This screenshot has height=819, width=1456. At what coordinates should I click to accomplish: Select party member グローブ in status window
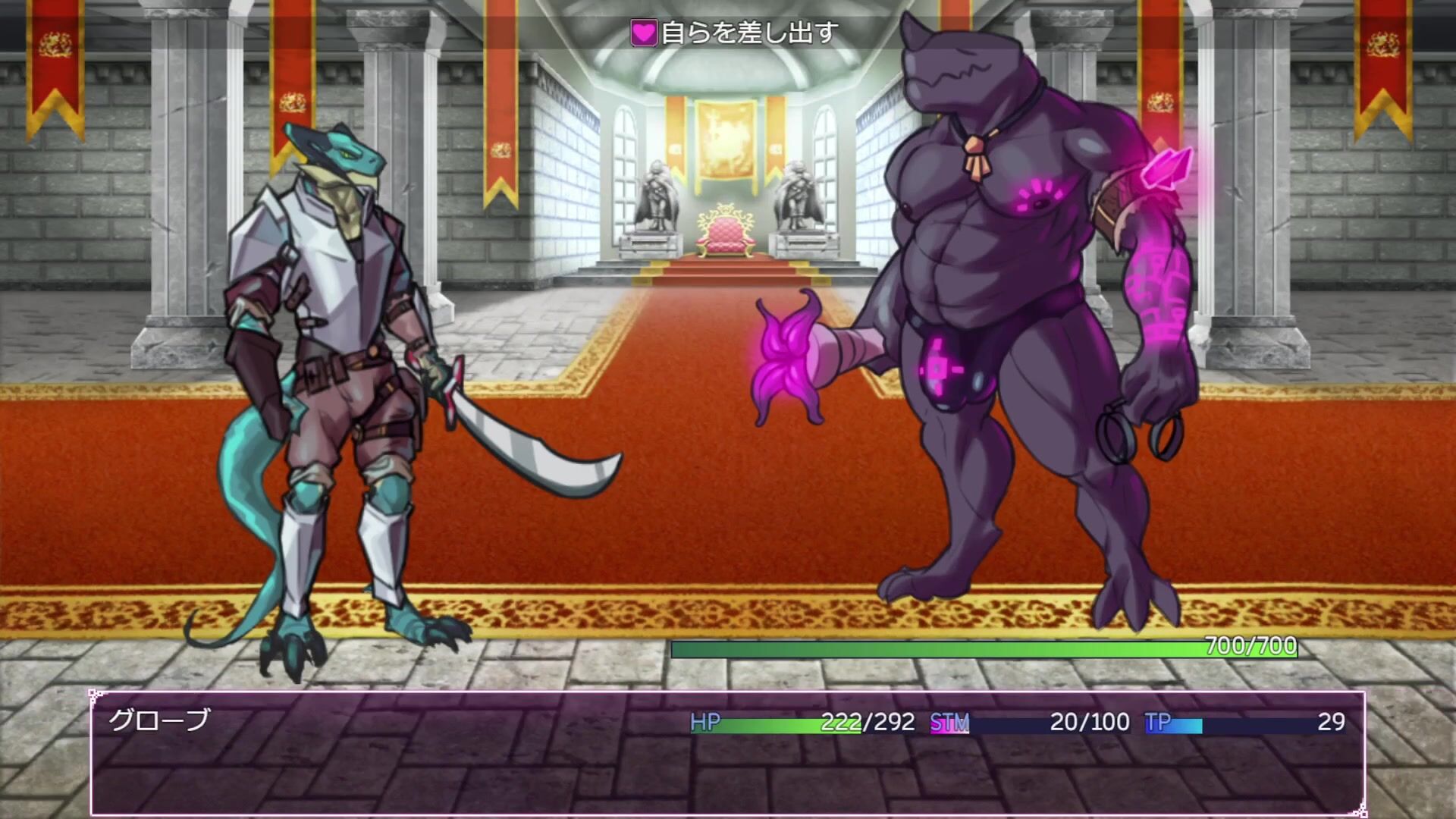pyautogui.click(x=159, y=720)
